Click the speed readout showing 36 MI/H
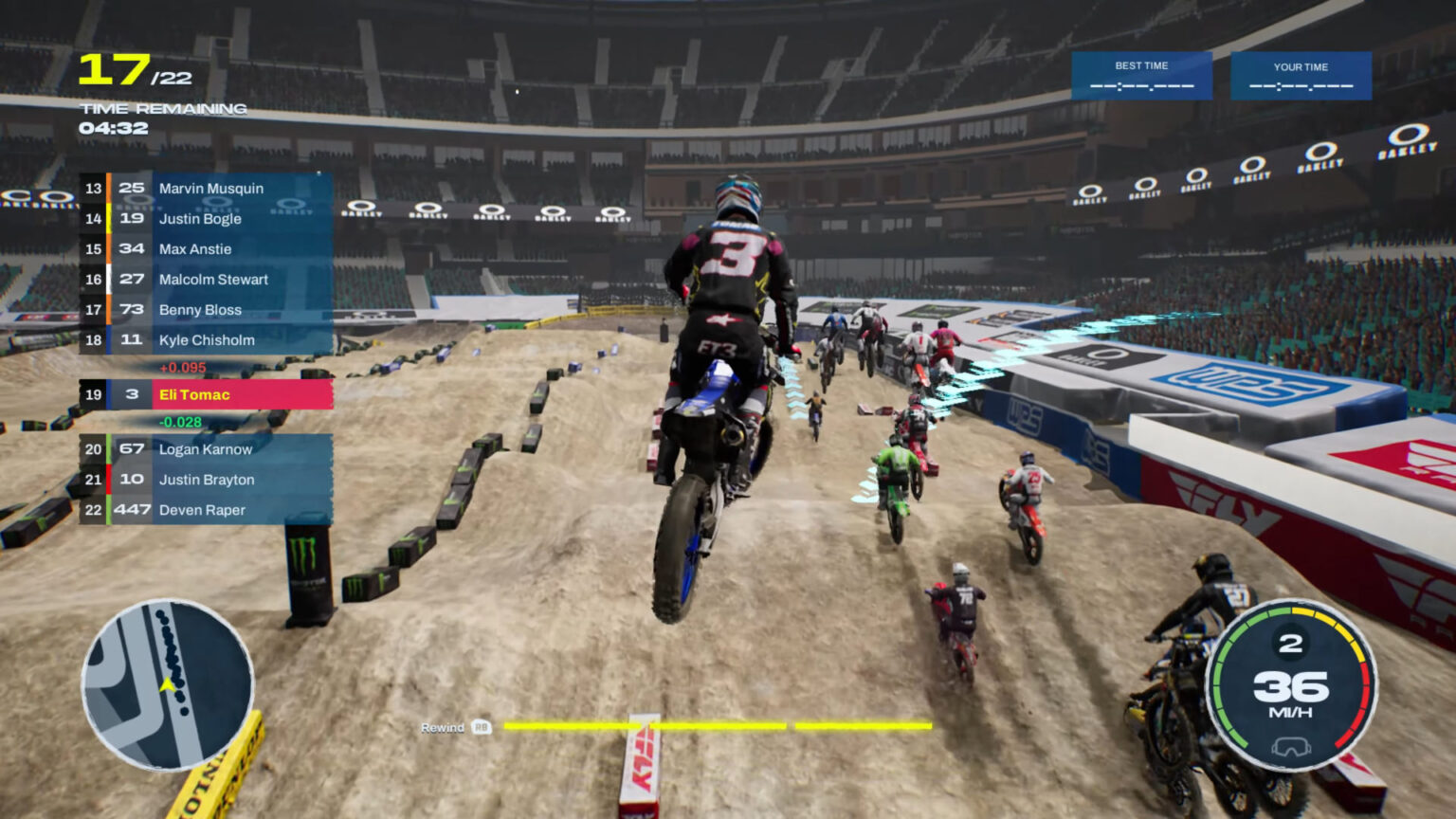The width and height of the screenshot is (1456, 819). coord(1292,692)
